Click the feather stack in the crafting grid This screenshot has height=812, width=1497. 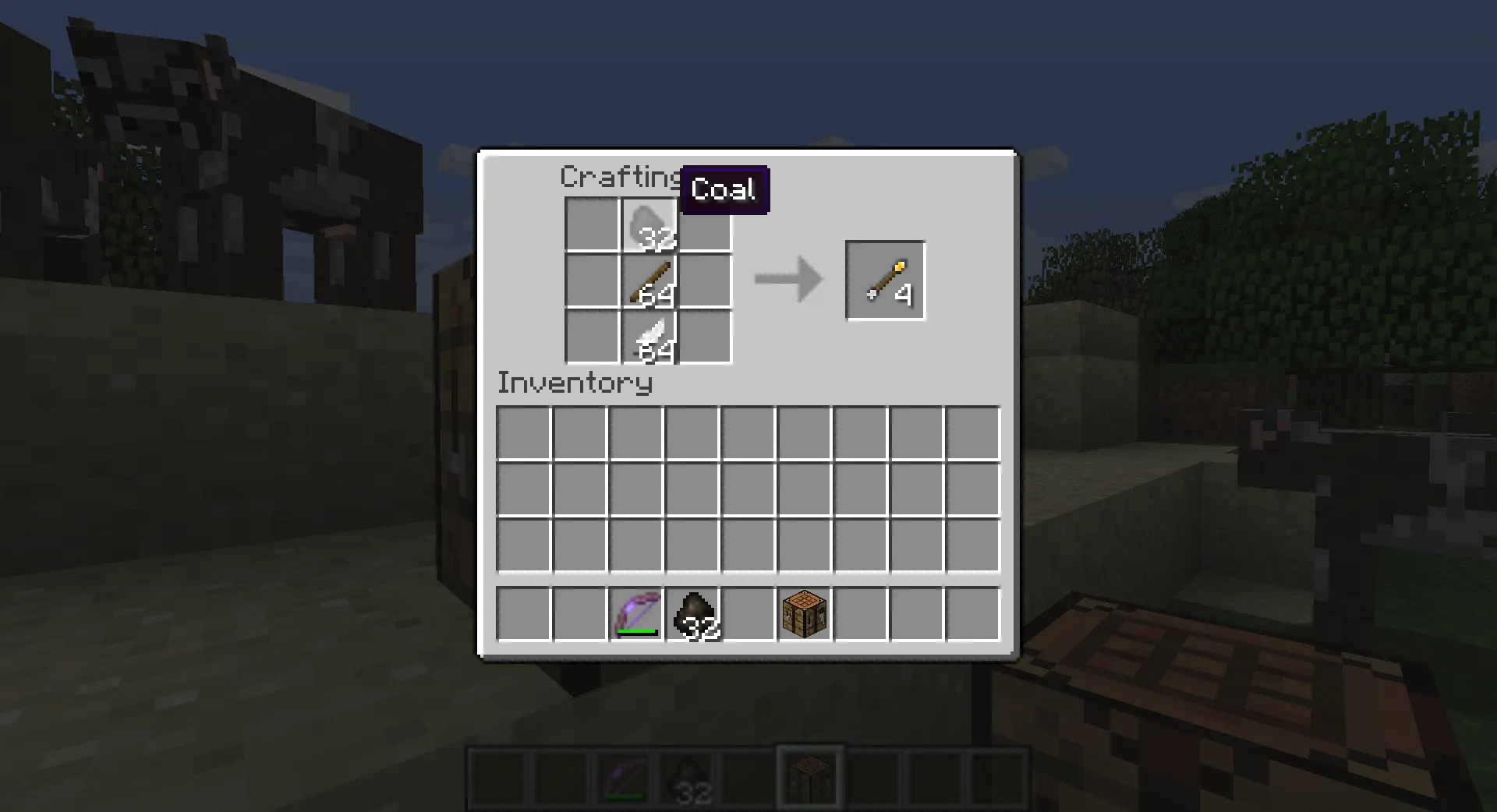point(647,337)
